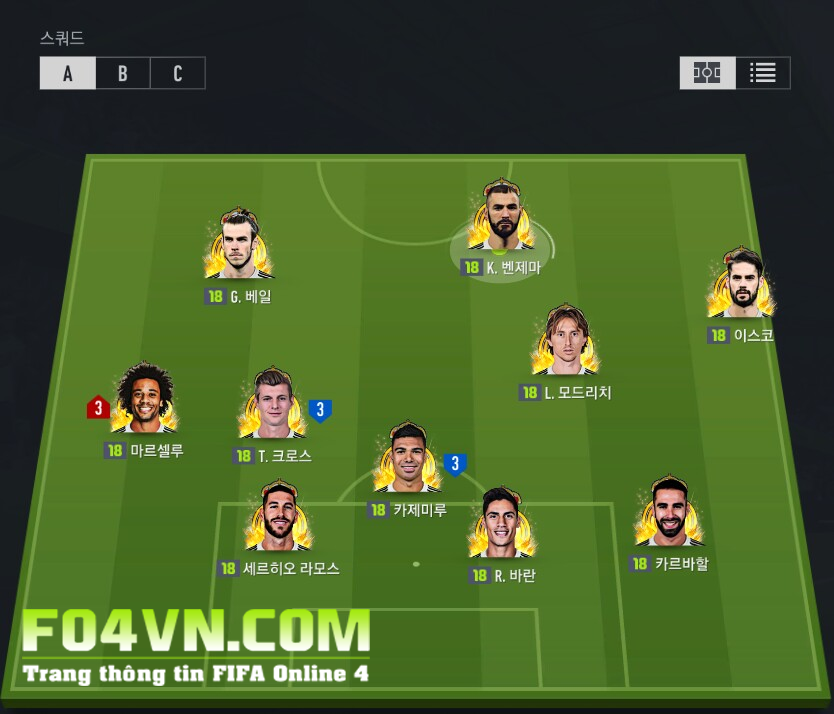Switch to squad tab A

[68, 74]
